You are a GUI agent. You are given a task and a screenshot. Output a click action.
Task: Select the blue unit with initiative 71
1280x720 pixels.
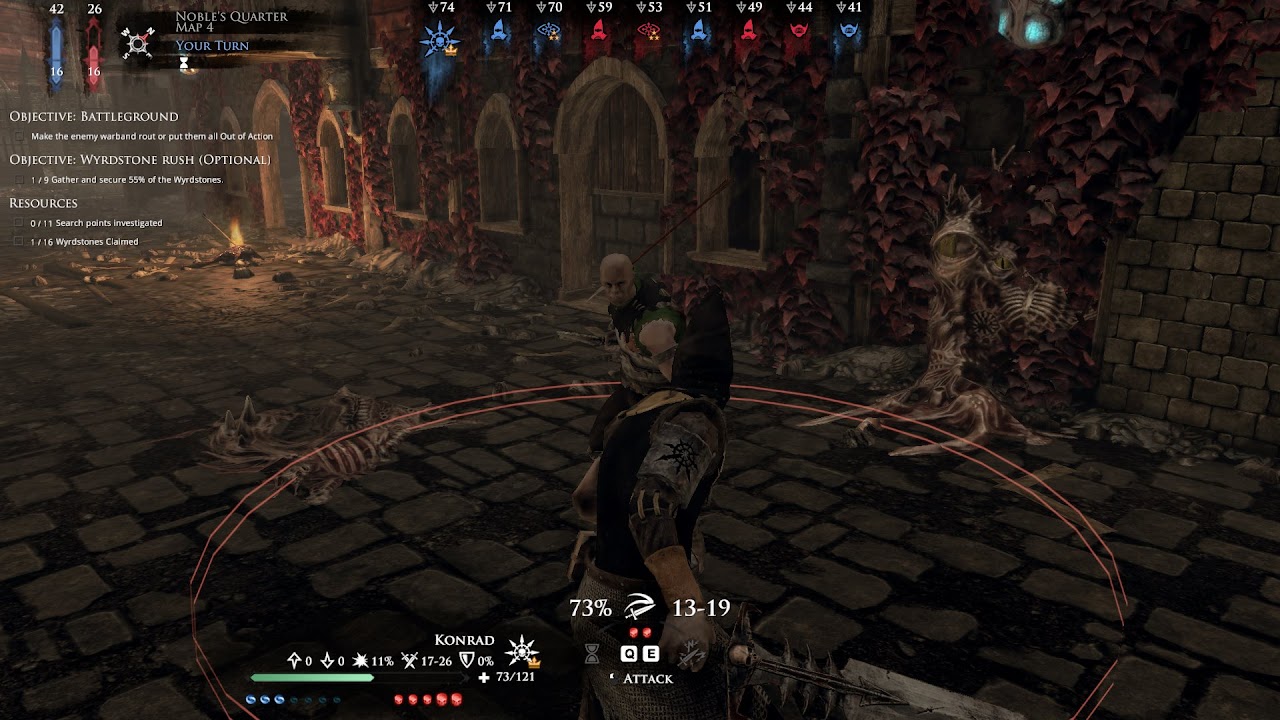[x=498, y=31]
